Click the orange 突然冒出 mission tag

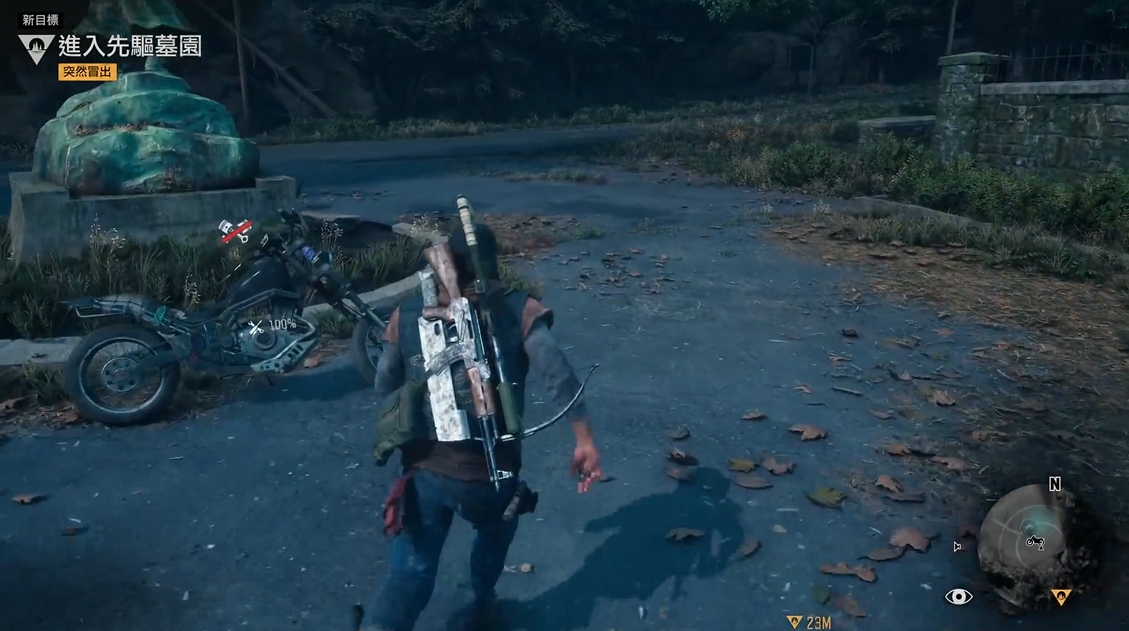[89, 72]
